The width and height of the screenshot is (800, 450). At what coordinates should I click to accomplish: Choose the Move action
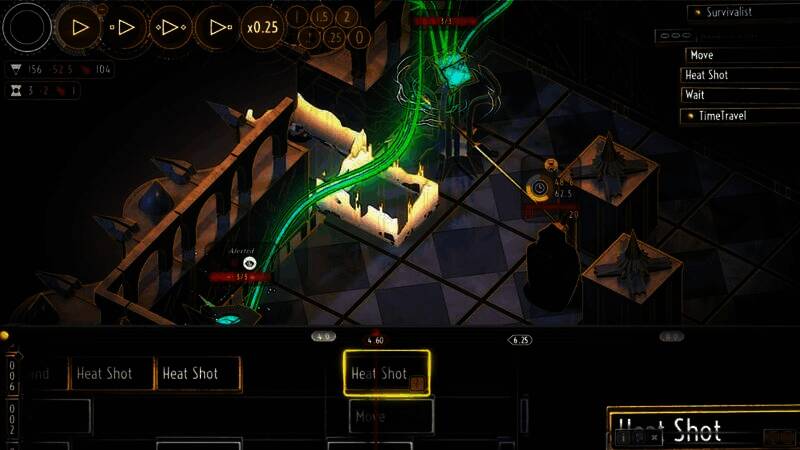click(741, 55)
